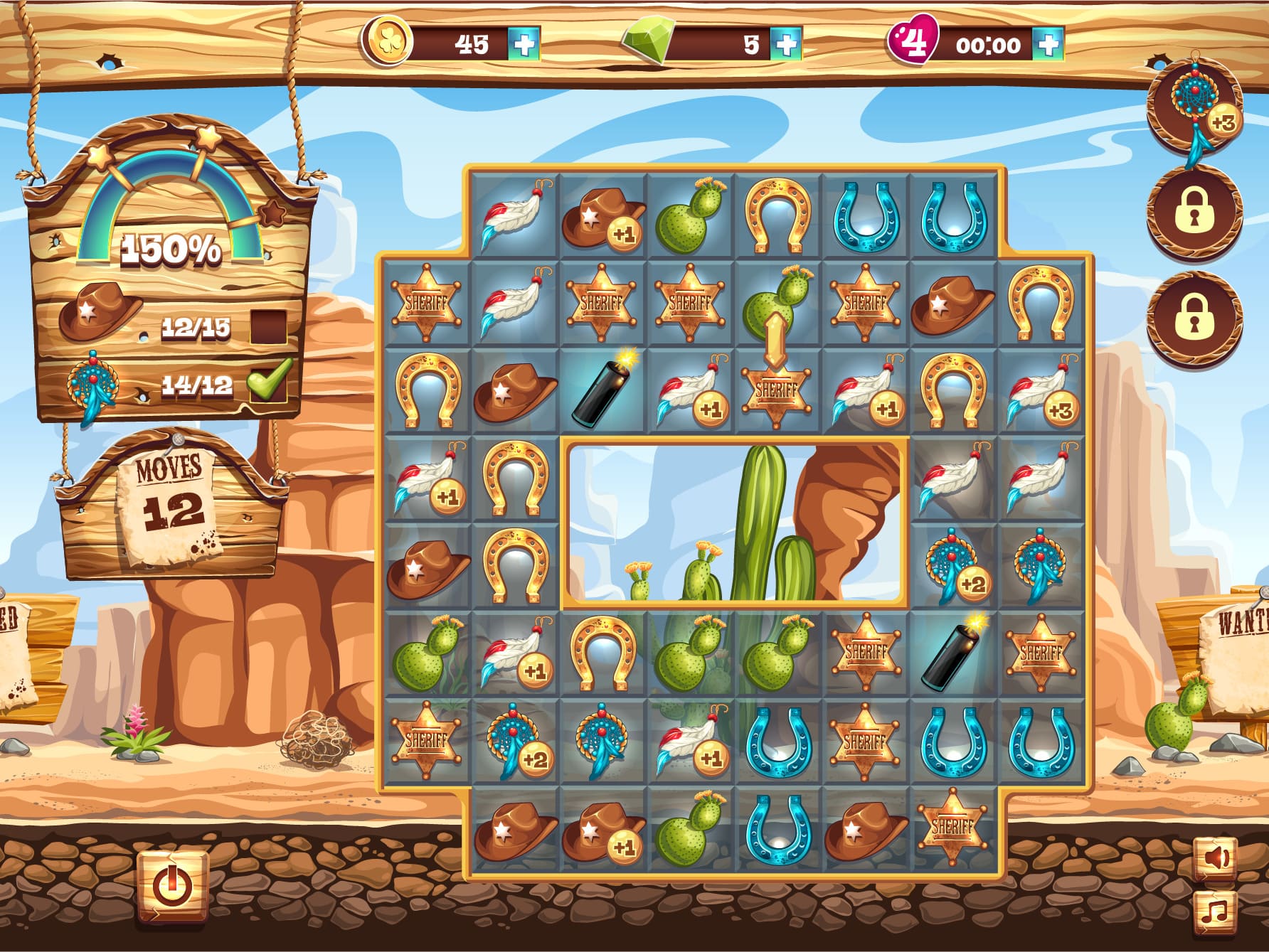Add green gems using the plus button
This screenshot has height=952, width=1269.
[786, 45]
